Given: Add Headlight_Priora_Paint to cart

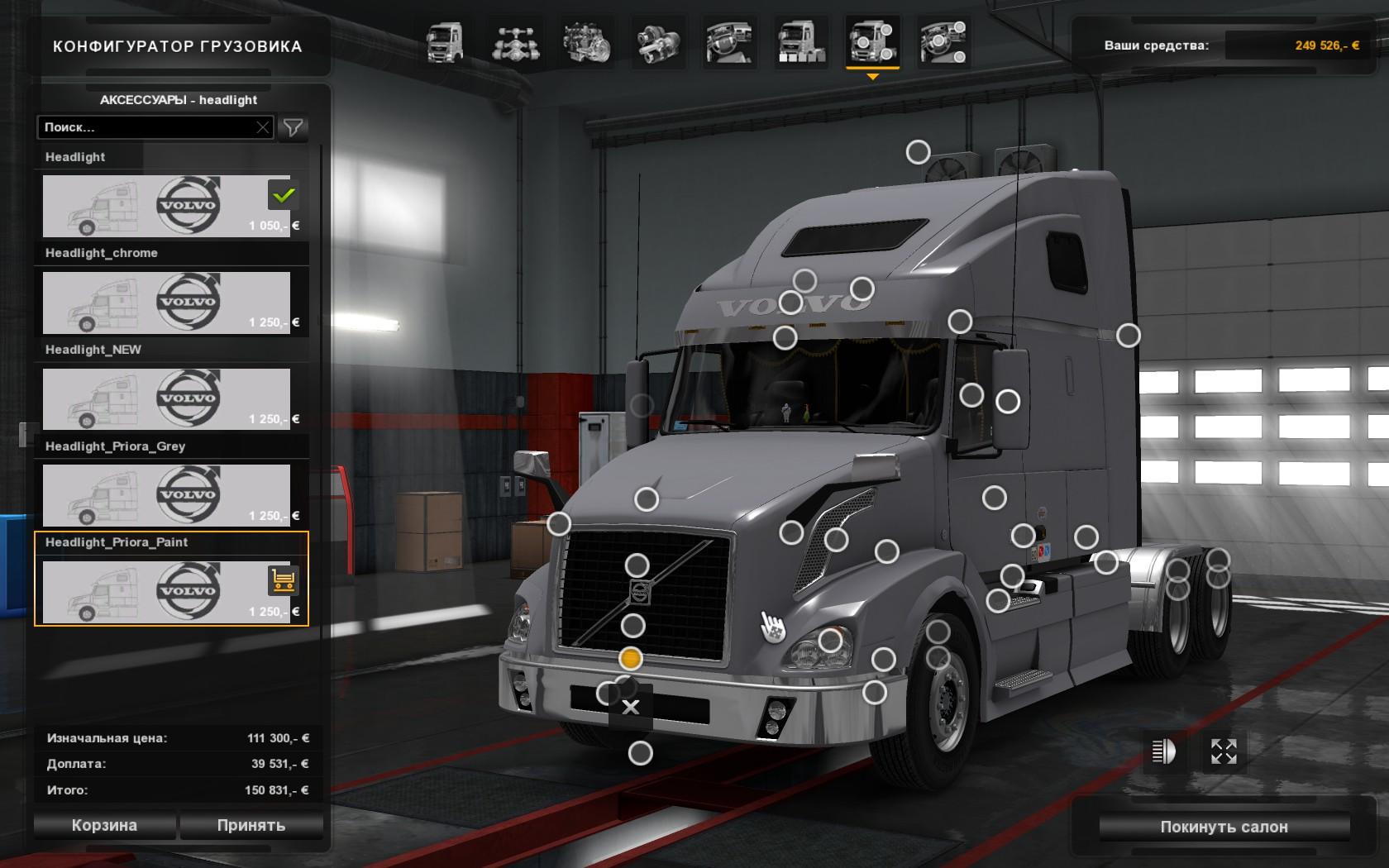Looking at the screenshot, I should pyautogui.click(x=283, y=580).
